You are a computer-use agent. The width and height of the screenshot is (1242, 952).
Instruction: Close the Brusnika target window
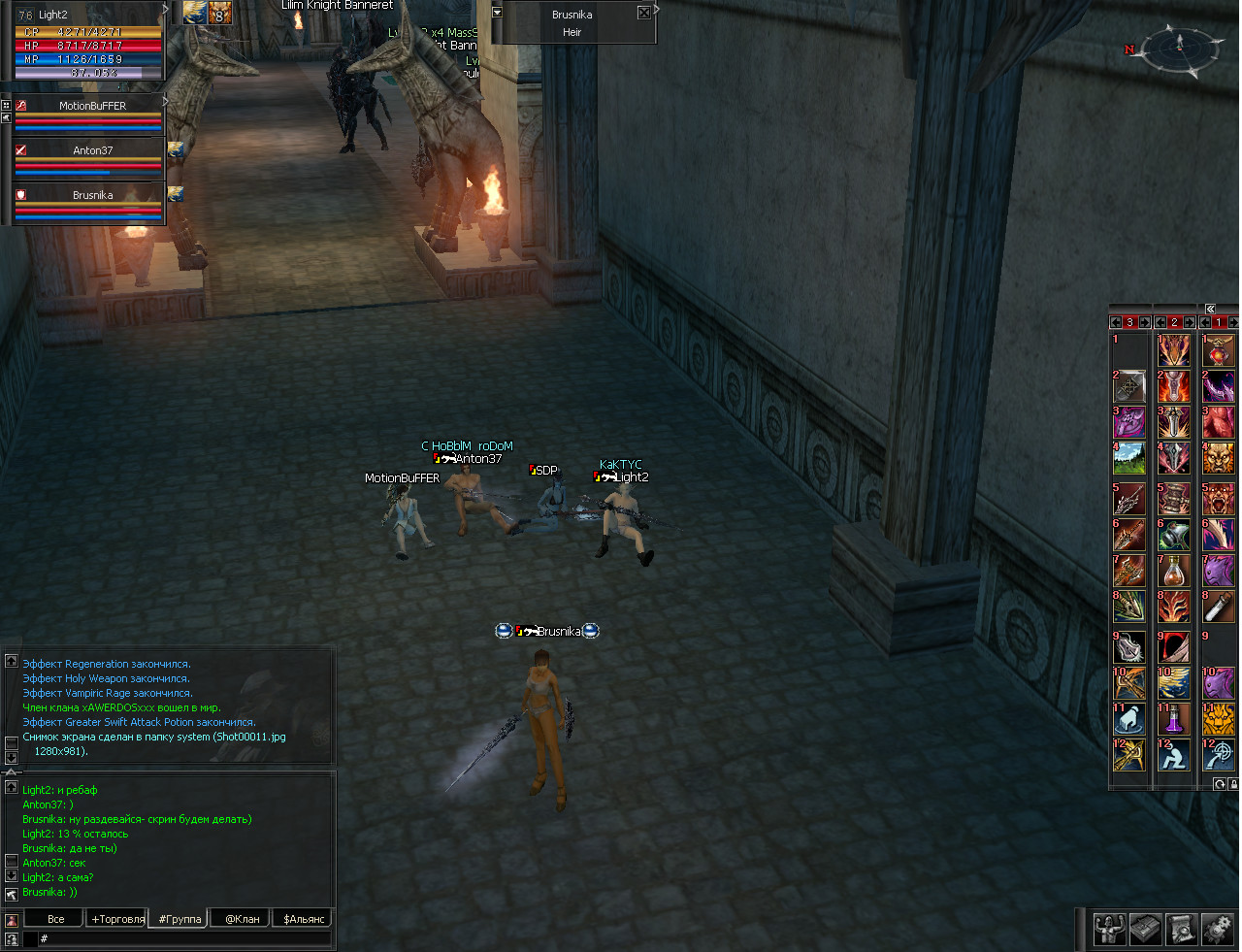pyautogui.click(x=643, y=13)
